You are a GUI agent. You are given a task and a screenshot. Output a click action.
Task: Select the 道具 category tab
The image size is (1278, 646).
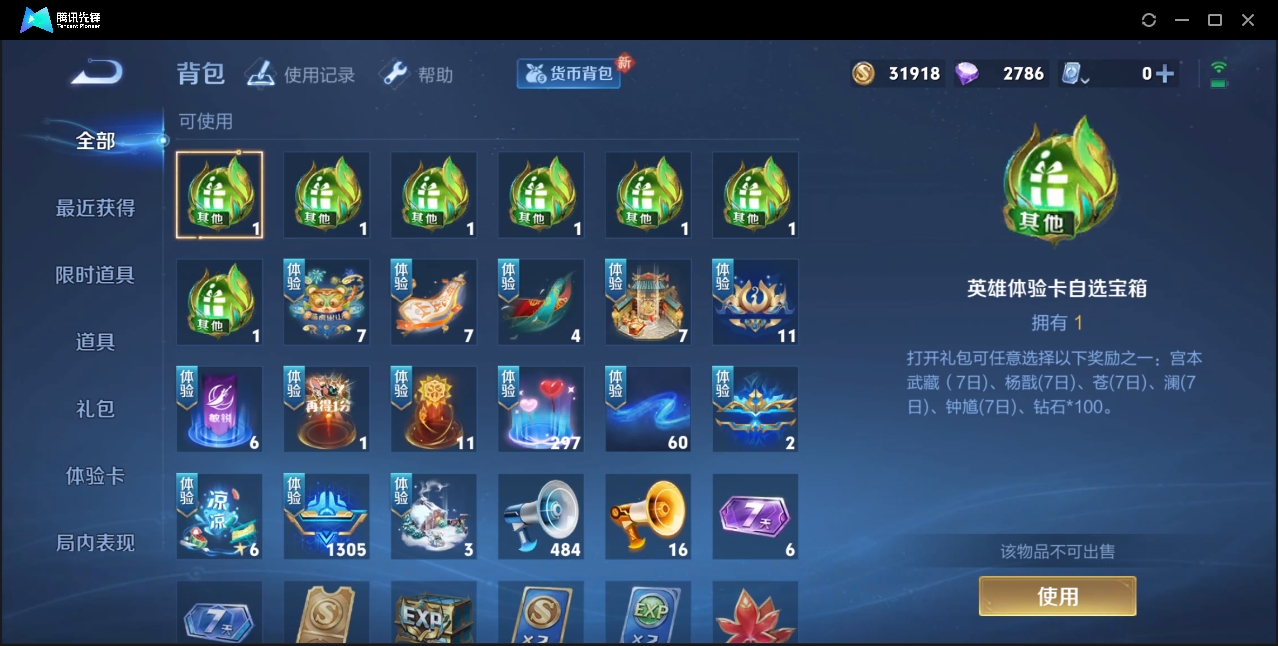(x=95, y=342)
